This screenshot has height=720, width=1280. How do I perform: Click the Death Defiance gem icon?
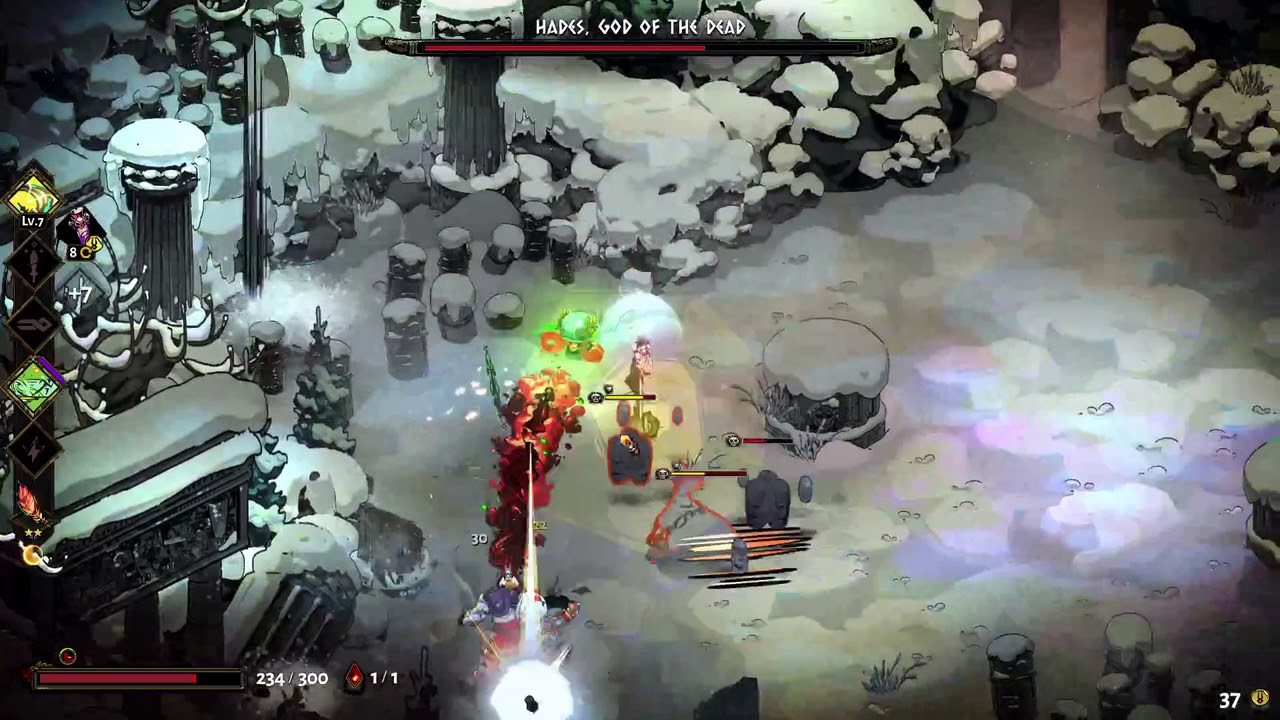352,678
